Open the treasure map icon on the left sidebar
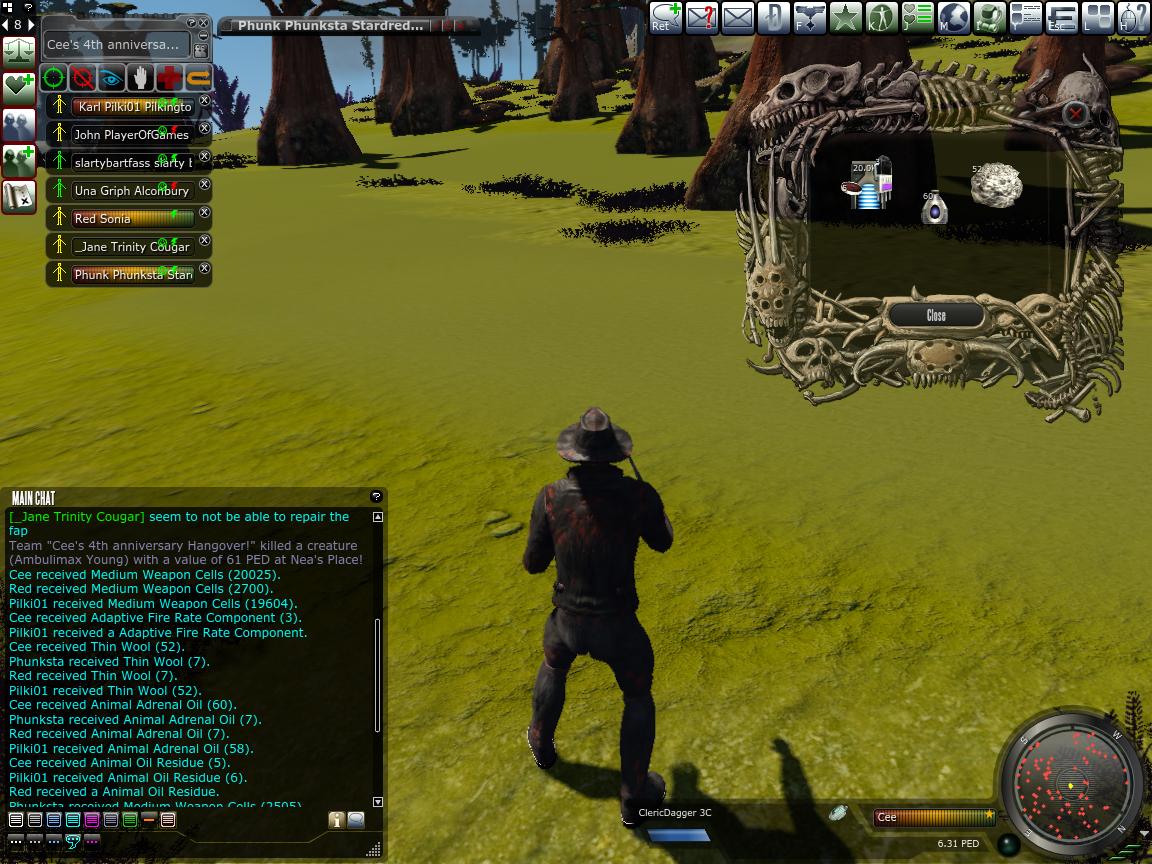The height and width of the screenshot is (864, 1152). (19, 197)
